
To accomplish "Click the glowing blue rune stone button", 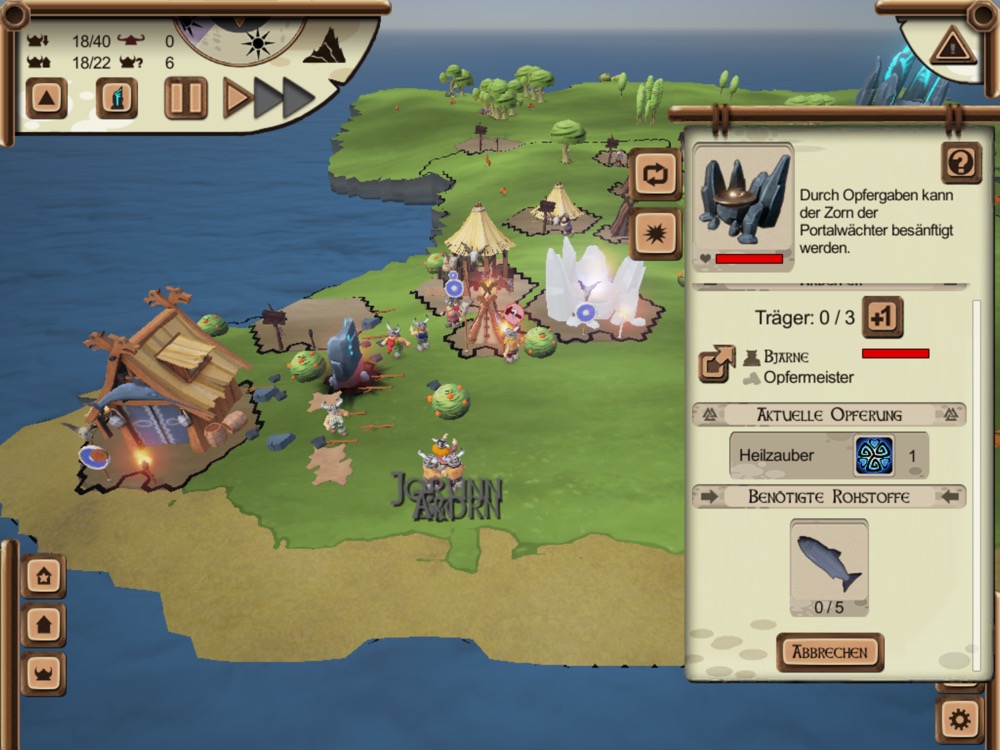I will pyautogui.click(x=117, y=98).
